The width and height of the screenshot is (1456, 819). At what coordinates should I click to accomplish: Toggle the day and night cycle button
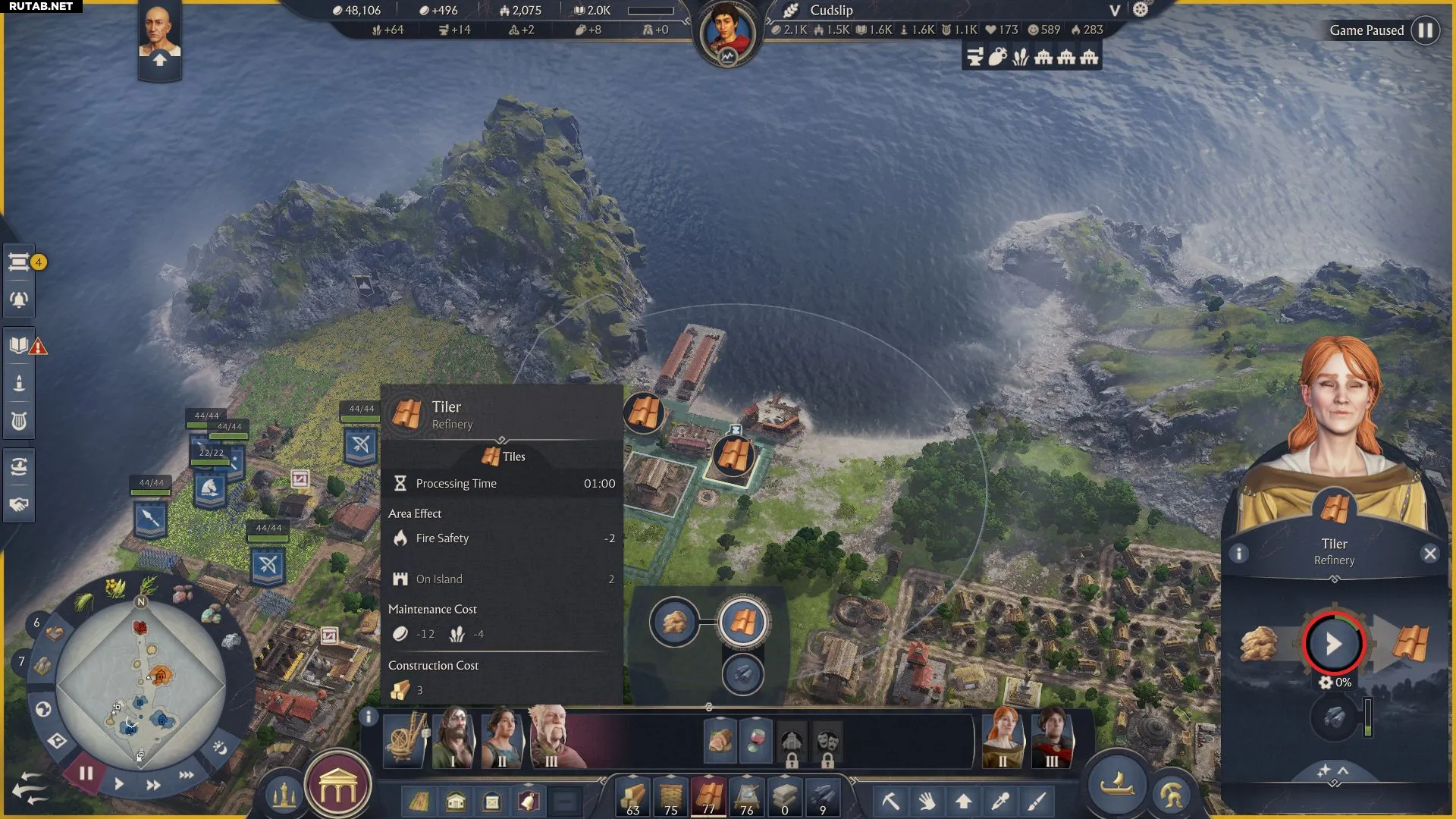pos(220,748)
